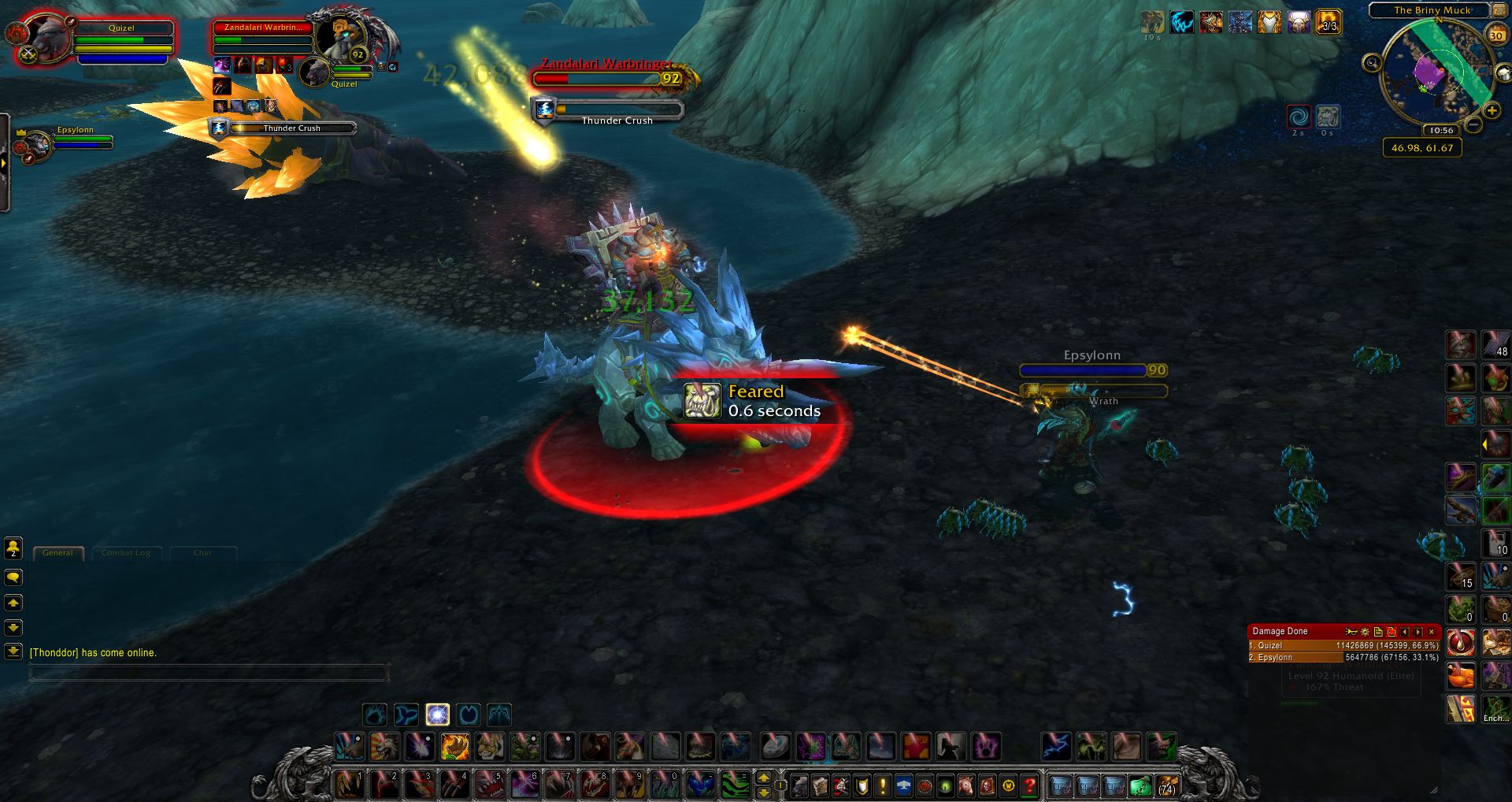Page the action bar up with the arrow
1512x802 pixels.
click(763, 778)
